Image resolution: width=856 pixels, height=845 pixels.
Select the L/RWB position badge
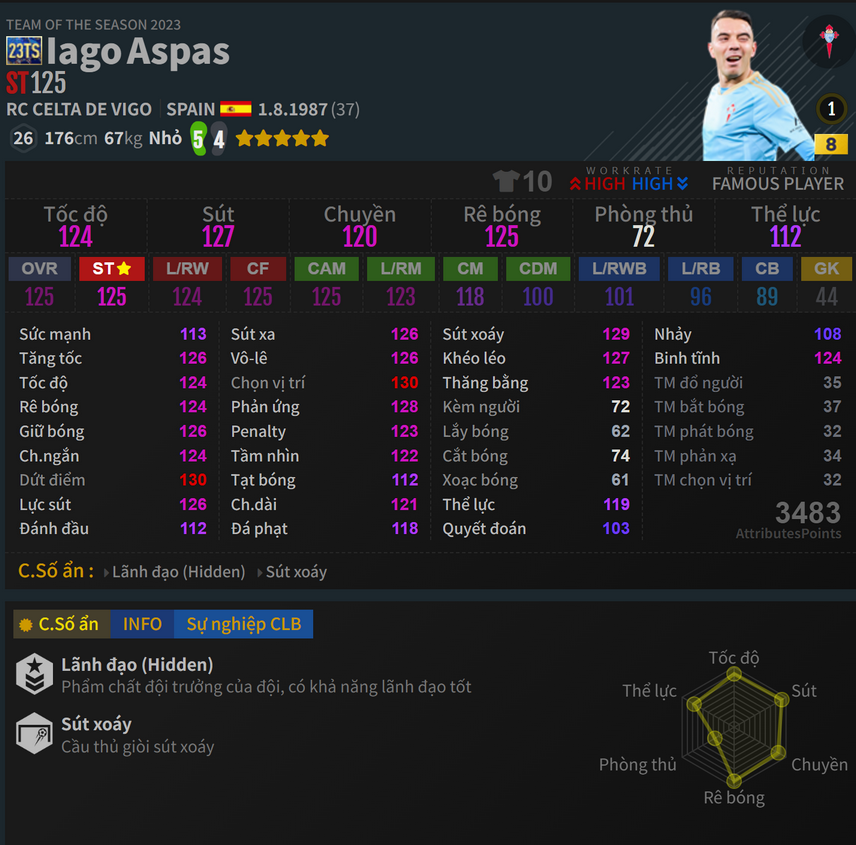tap(619, 269)
